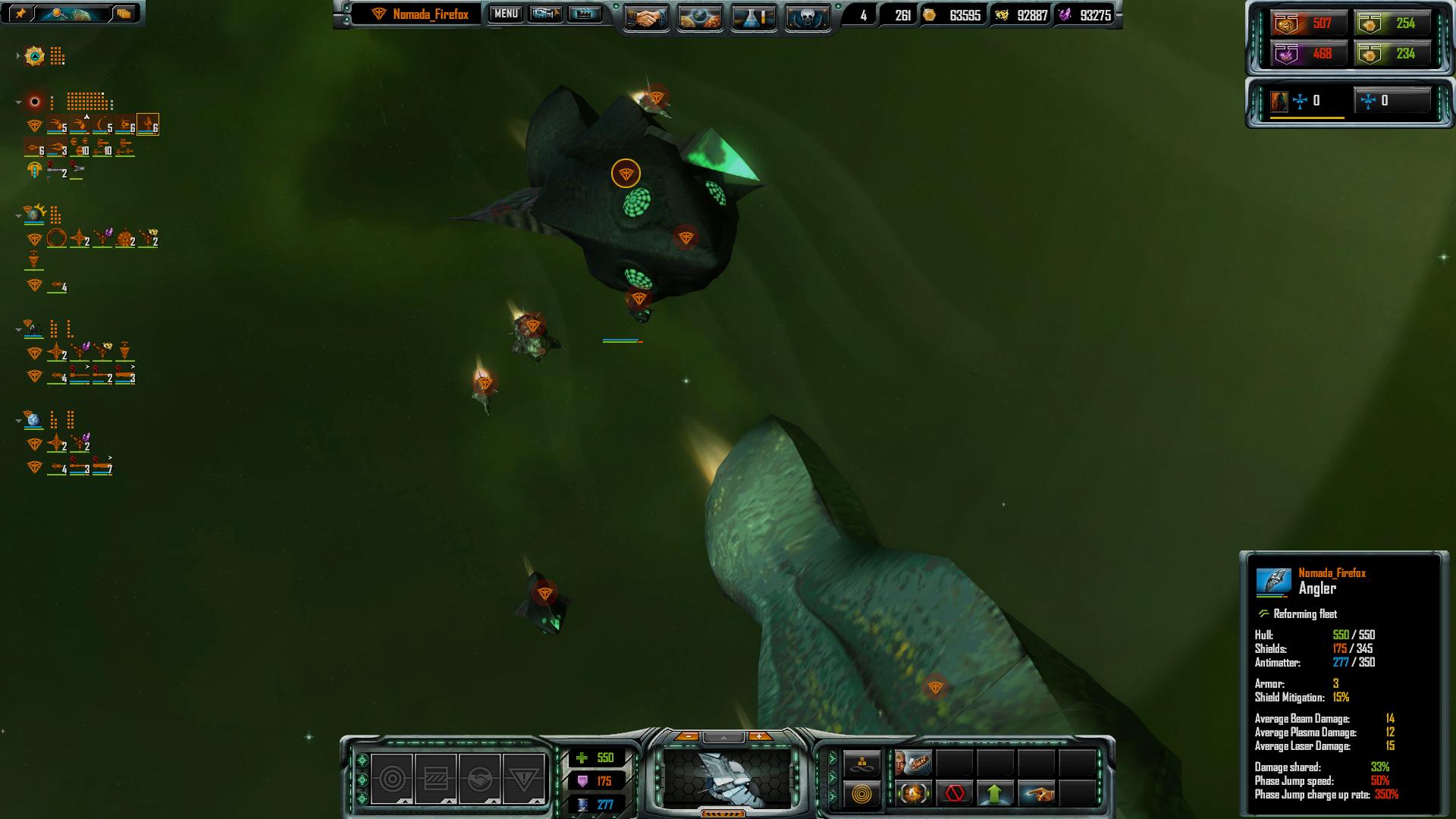Collapse the black hole gravity well entry

[x=18, y=102]
